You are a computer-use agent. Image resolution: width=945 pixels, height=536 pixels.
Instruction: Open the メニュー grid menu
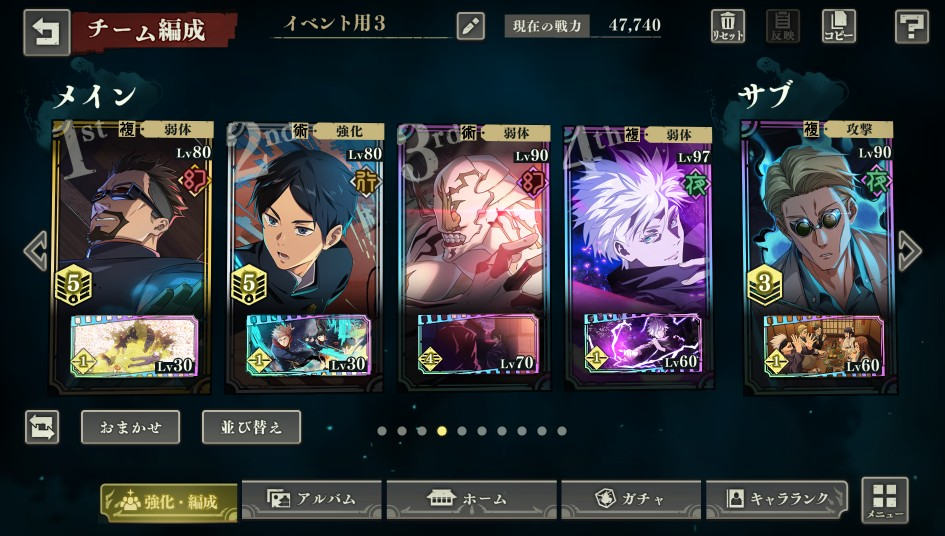884,500
